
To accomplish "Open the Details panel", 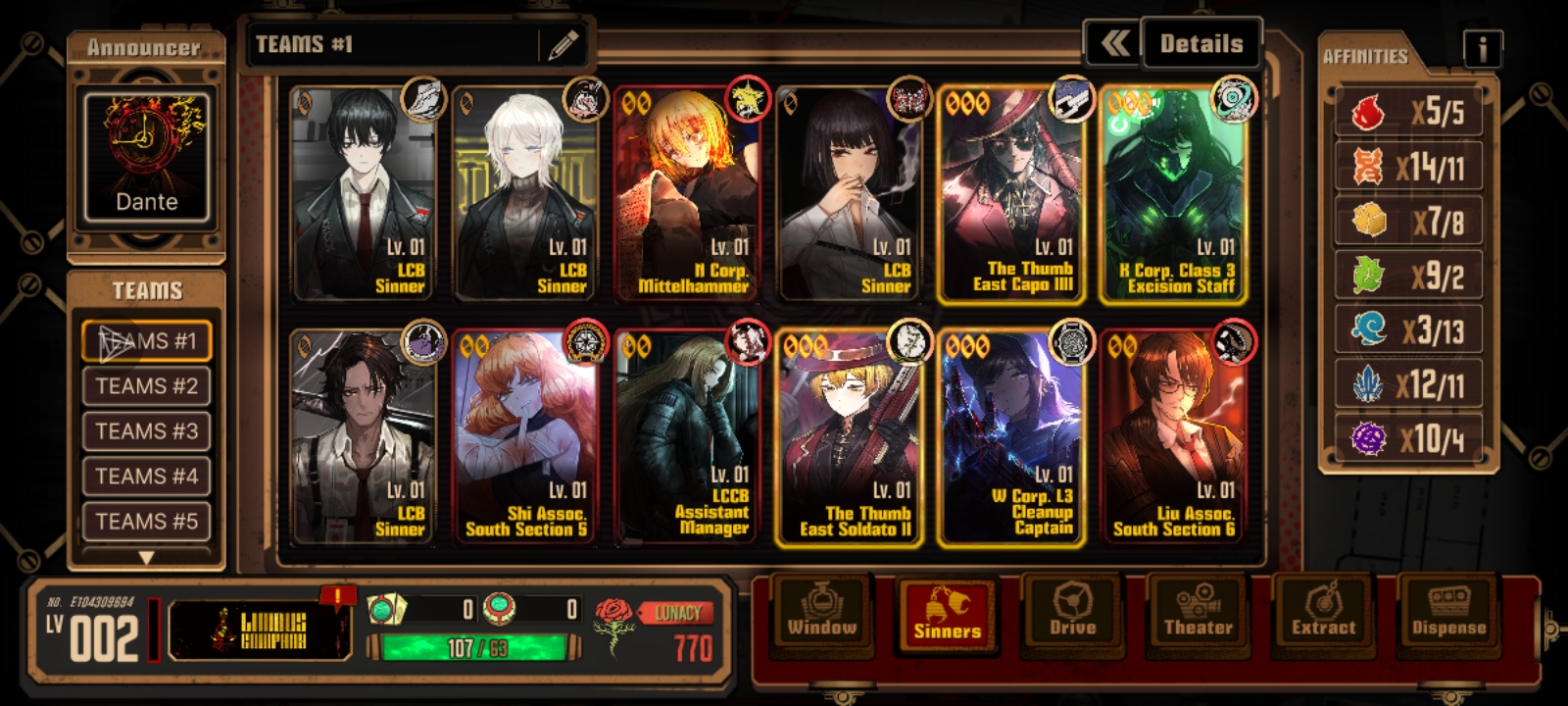I will pos(1200,44).
